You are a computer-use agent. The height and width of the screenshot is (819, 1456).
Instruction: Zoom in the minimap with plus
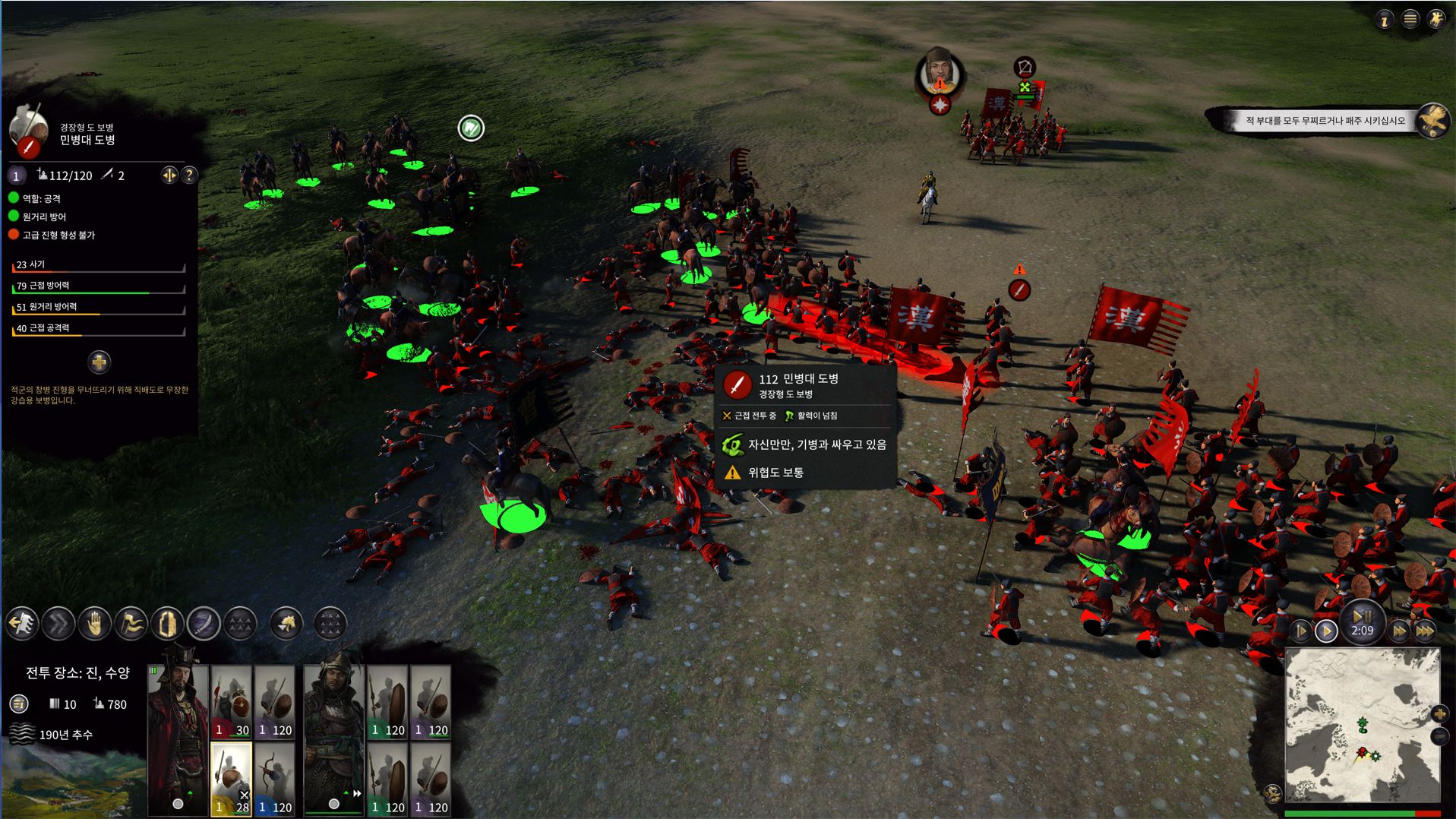pyautogui.click(x=1439, y=713)
